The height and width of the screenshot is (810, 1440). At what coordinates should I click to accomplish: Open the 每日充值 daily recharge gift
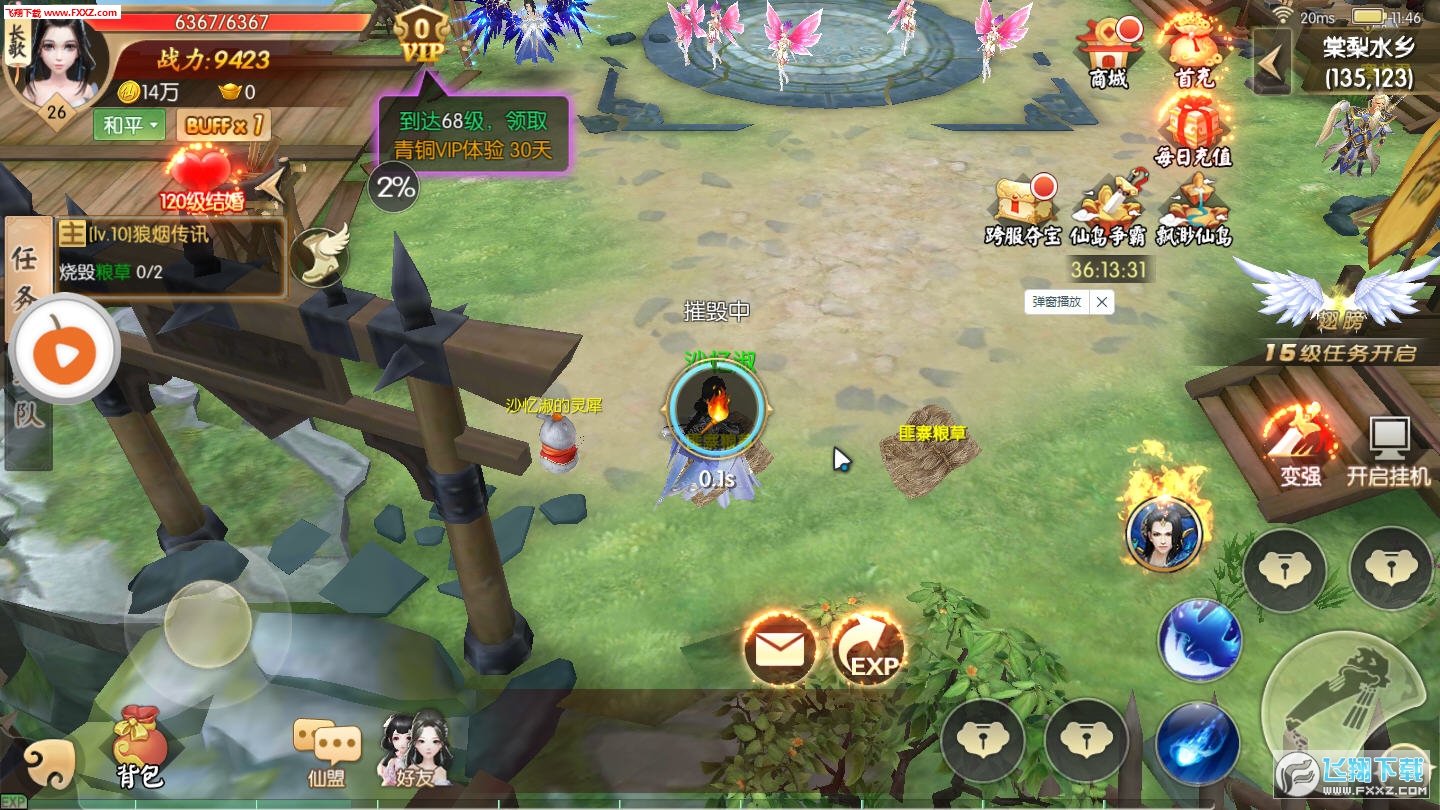pyautogui.click(x=1193, y=130)
